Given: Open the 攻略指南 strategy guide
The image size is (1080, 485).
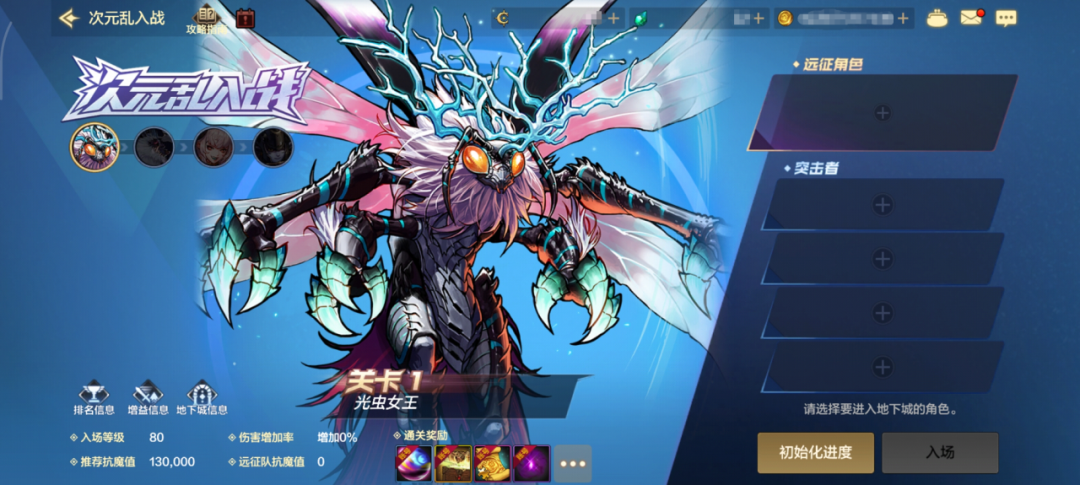Looking at the screenshot, I should (207, 19).
